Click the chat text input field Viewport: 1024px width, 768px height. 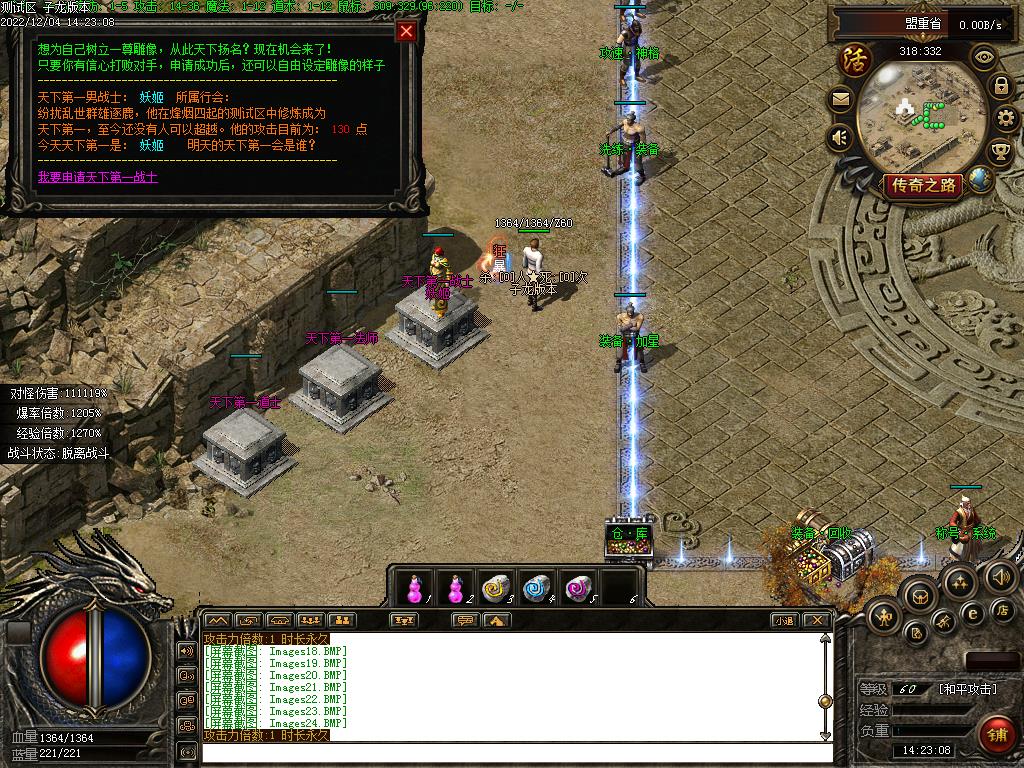[515, 752]
